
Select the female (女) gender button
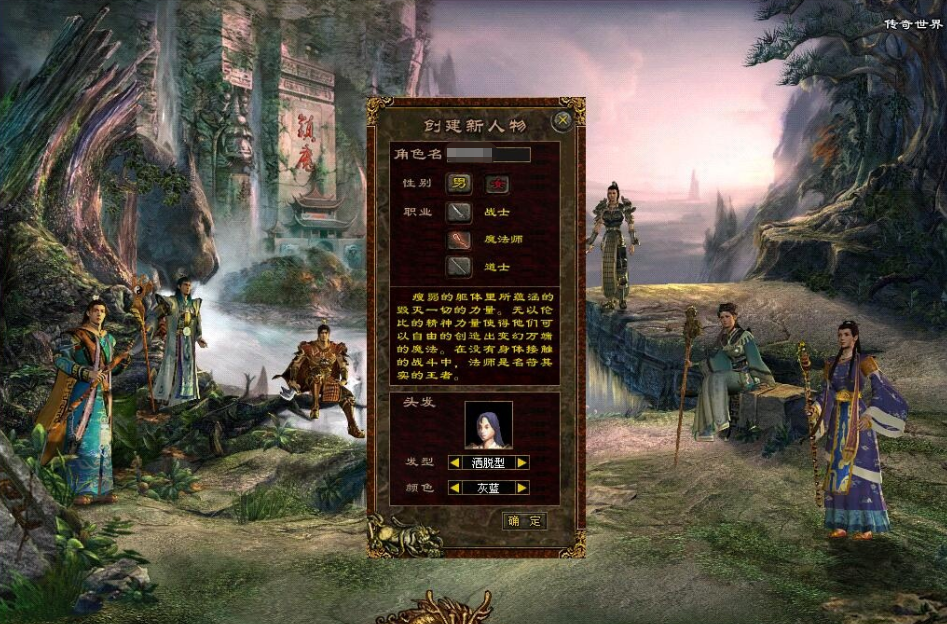point(497,184)
